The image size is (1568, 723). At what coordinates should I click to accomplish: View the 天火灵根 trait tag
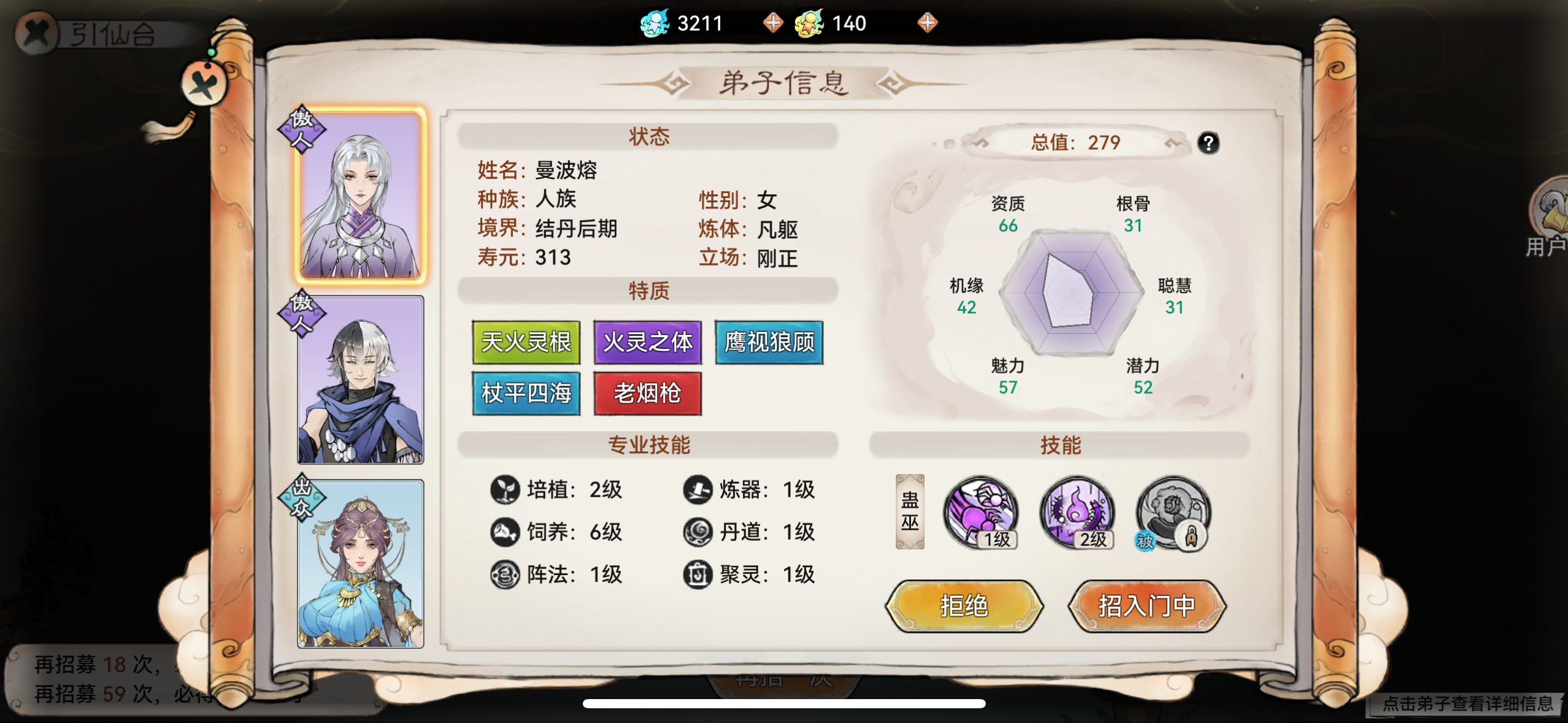pos(526,342)
